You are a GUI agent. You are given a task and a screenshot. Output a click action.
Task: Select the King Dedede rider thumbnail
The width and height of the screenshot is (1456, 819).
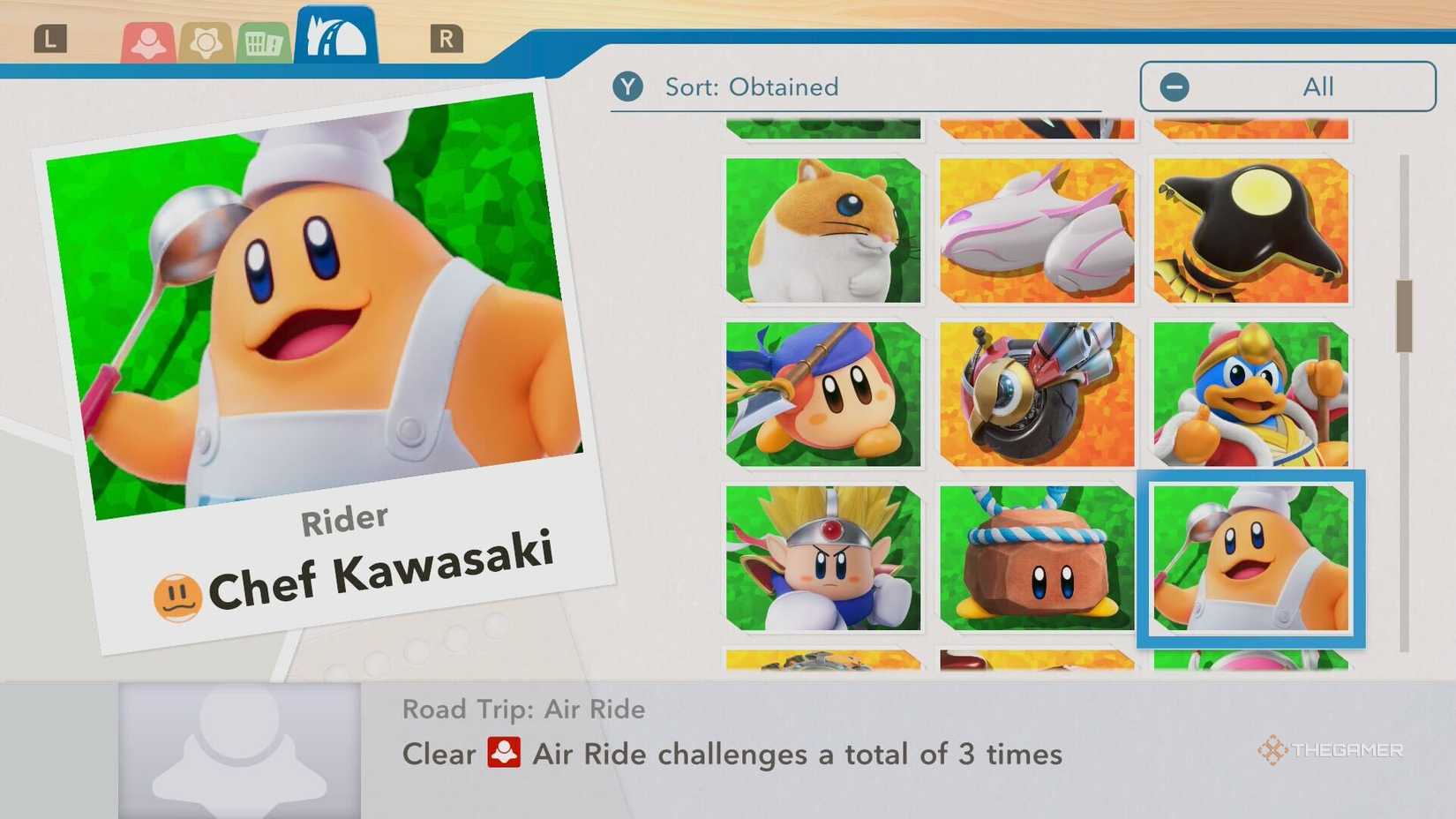[x=1250, y=395]
